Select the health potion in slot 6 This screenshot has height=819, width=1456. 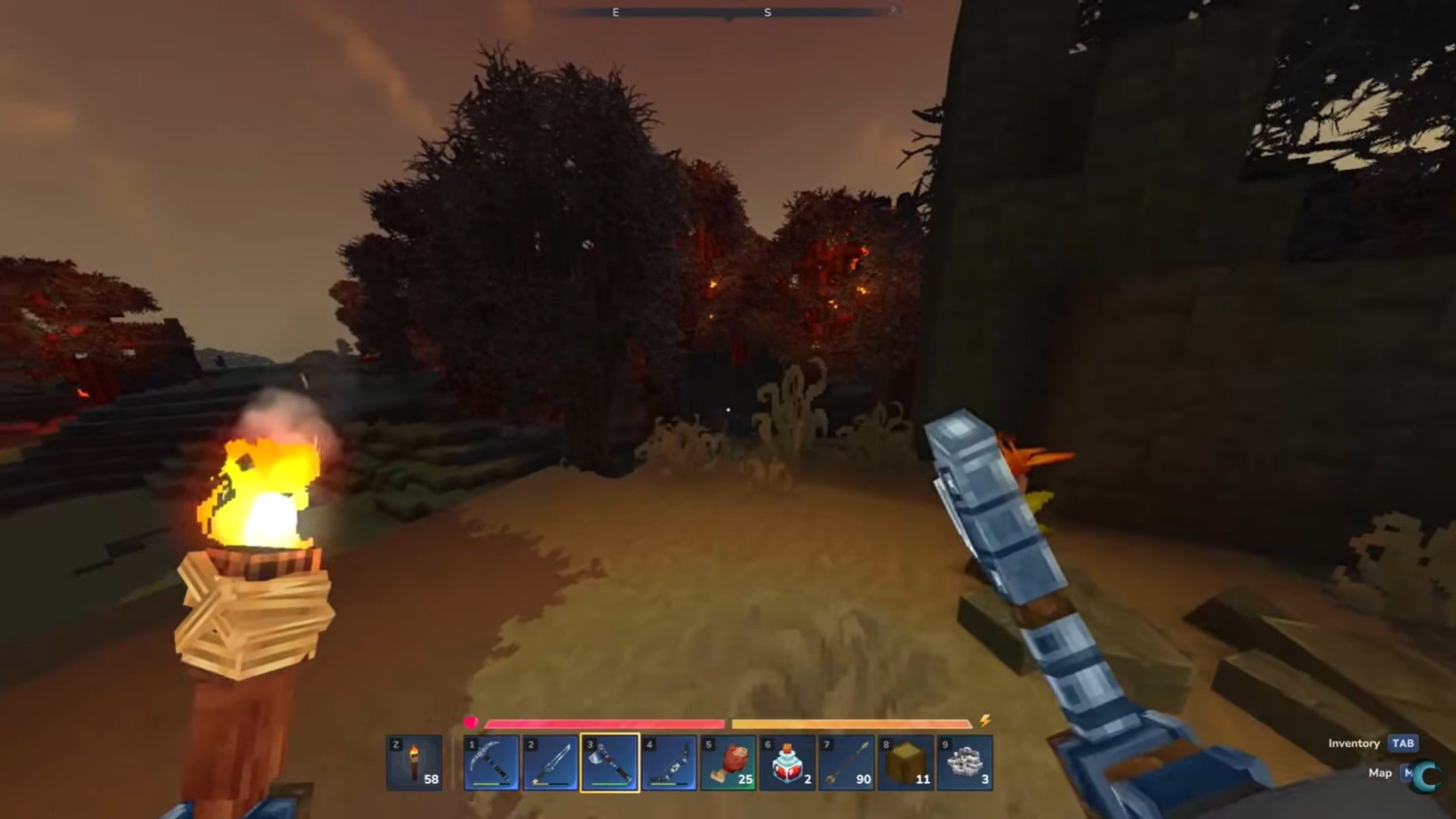[x=789, y=762]
